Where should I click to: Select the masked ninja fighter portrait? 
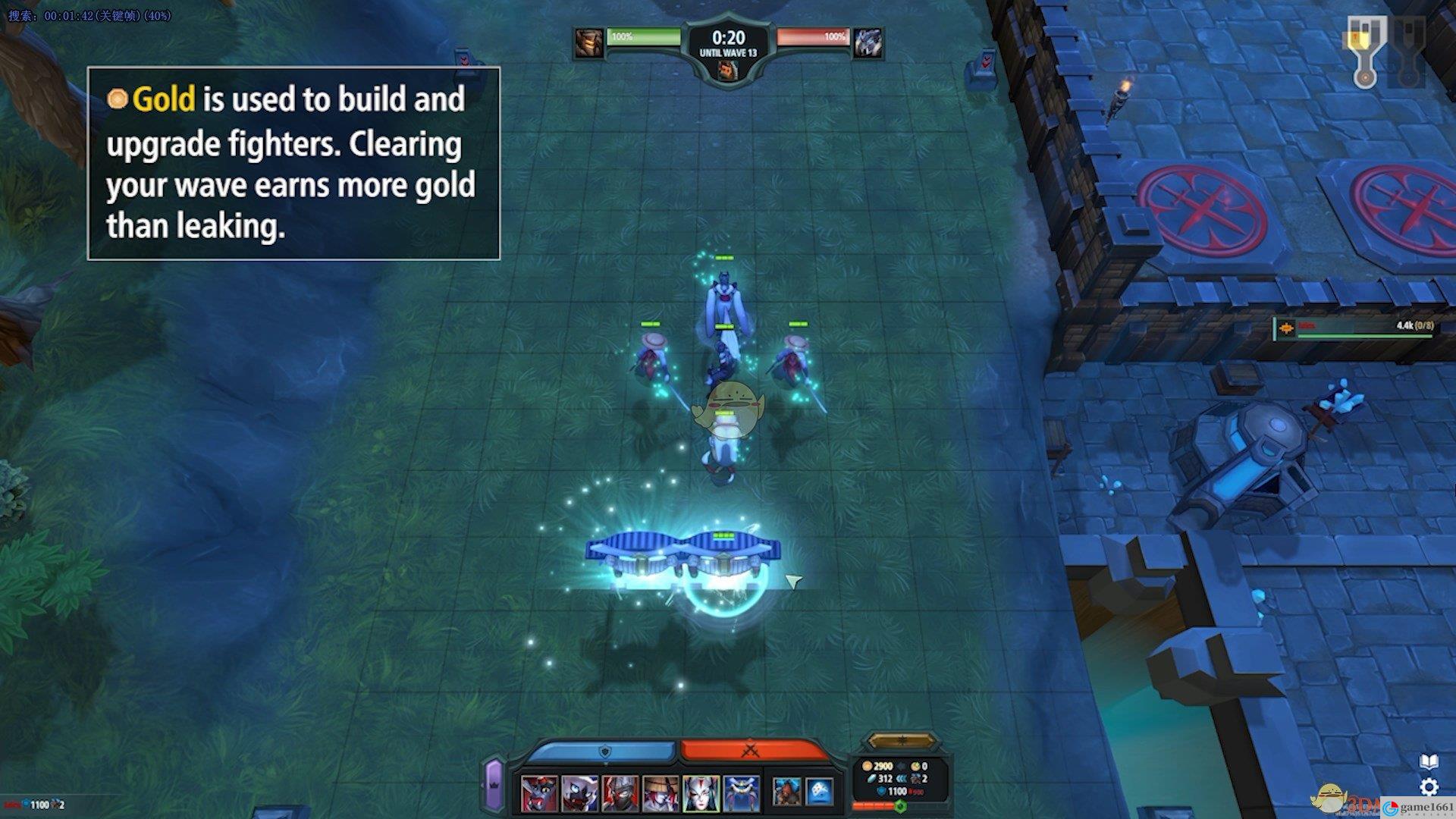(x=620, y=793)
